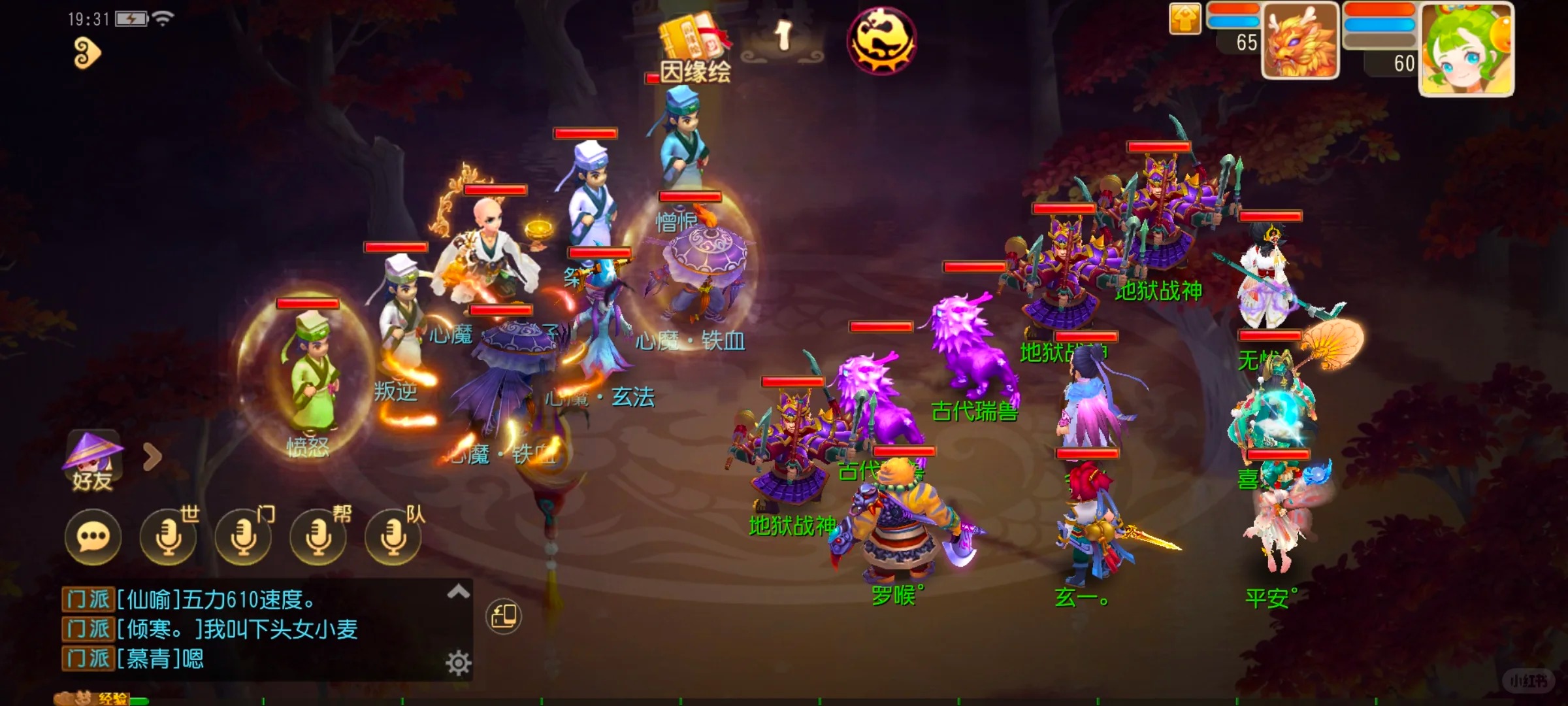Open chat settings gear icon
1568x706 pixels.
(x=459, y=663)
